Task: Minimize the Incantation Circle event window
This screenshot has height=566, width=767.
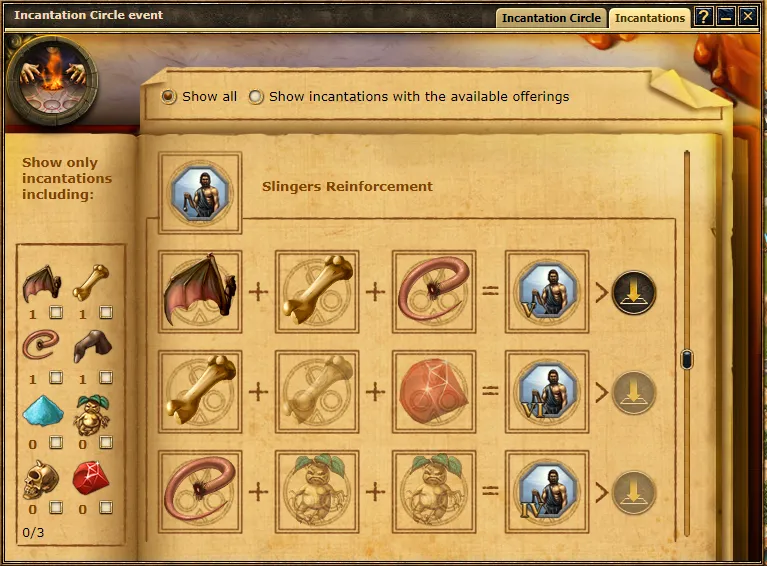Action: 725,16
